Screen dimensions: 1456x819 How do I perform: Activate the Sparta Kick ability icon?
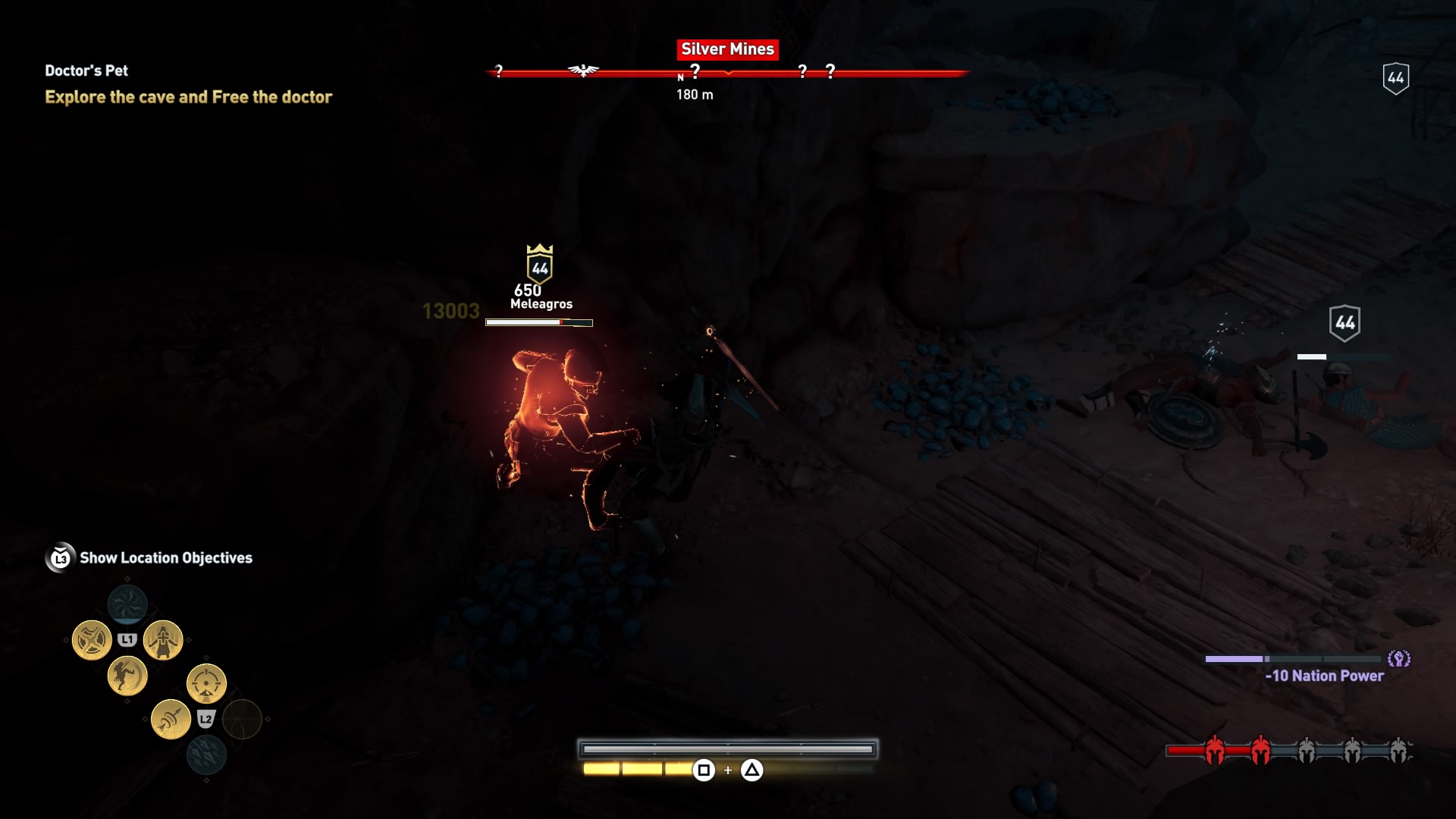click(126, 677)
